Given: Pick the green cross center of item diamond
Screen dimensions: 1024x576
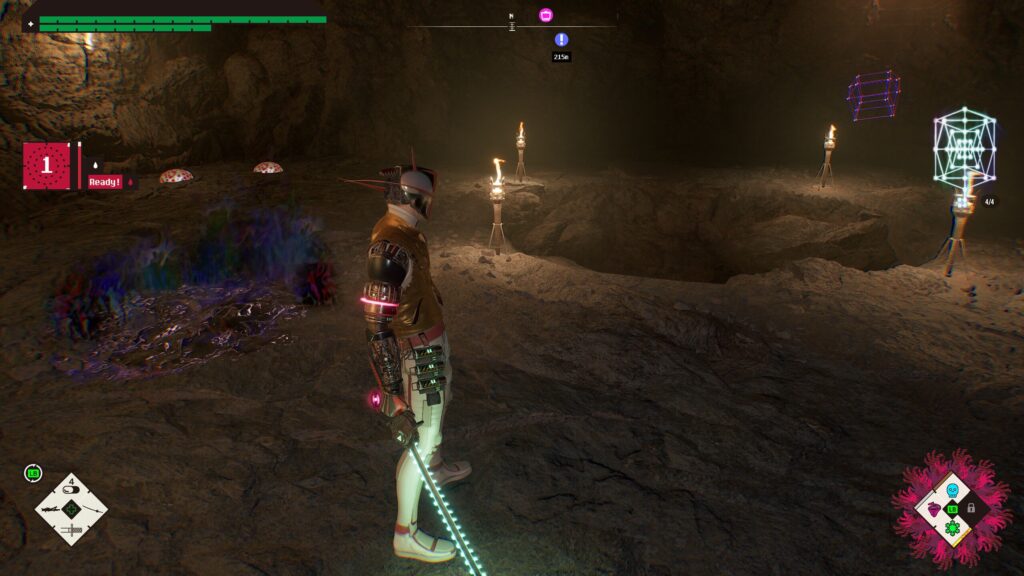Looking at the screenshot, I should [x=71, y=509].
